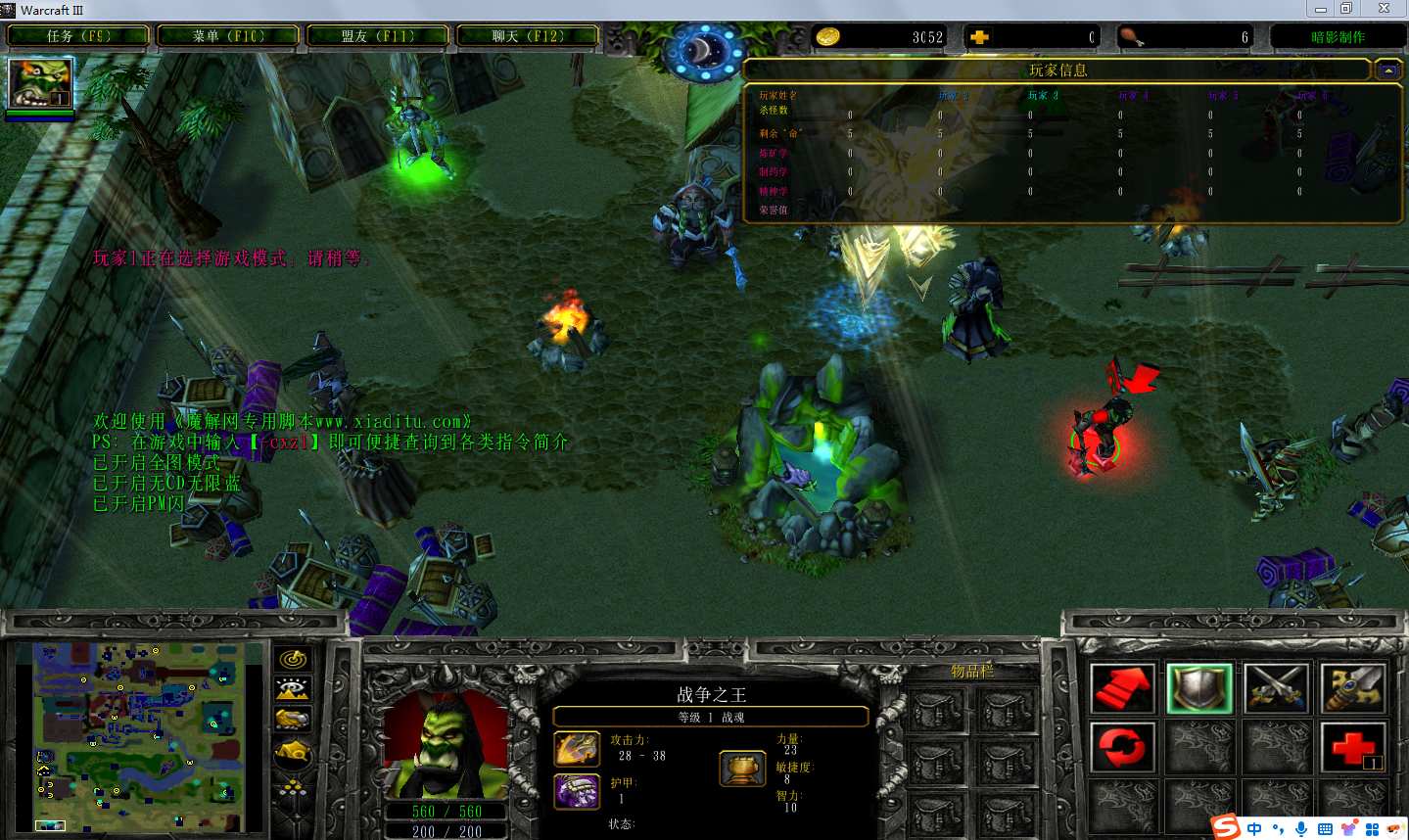1409x840 pixels.
Task: Select the shield Hold Position command
Action: point(1198,687)
